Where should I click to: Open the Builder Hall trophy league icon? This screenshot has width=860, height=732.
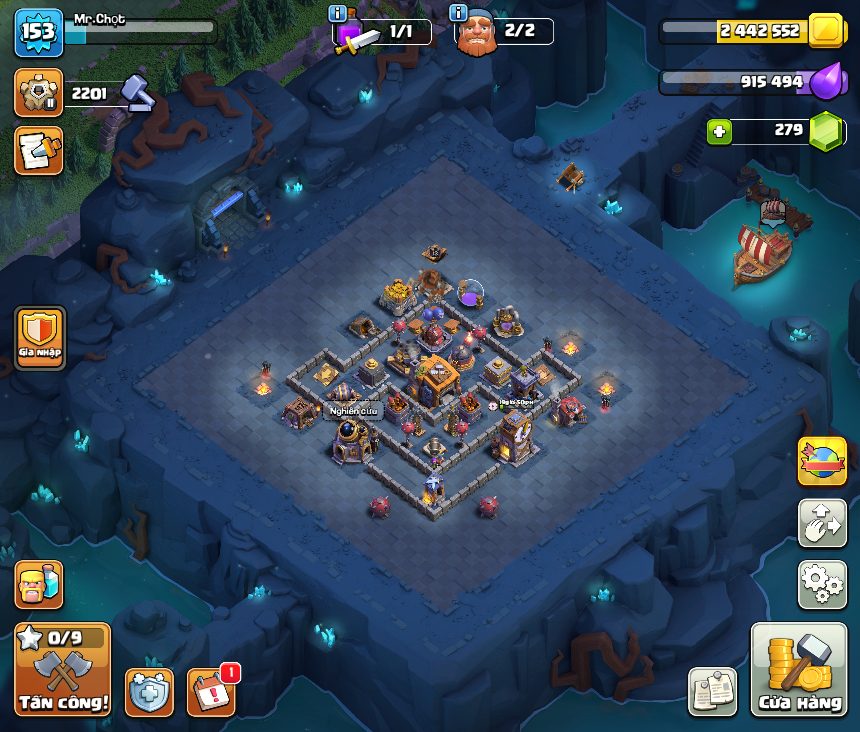(38, 93)
